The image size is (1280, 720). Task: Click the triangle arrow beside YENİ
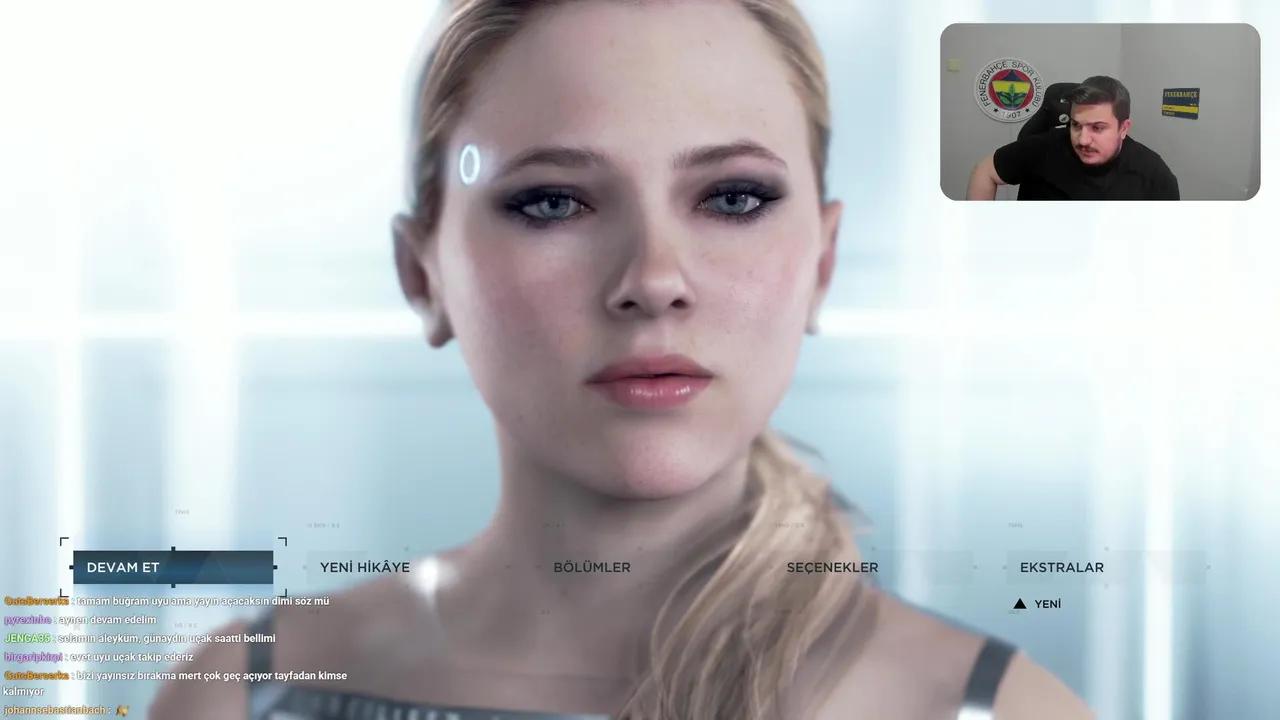(1019, 603)
